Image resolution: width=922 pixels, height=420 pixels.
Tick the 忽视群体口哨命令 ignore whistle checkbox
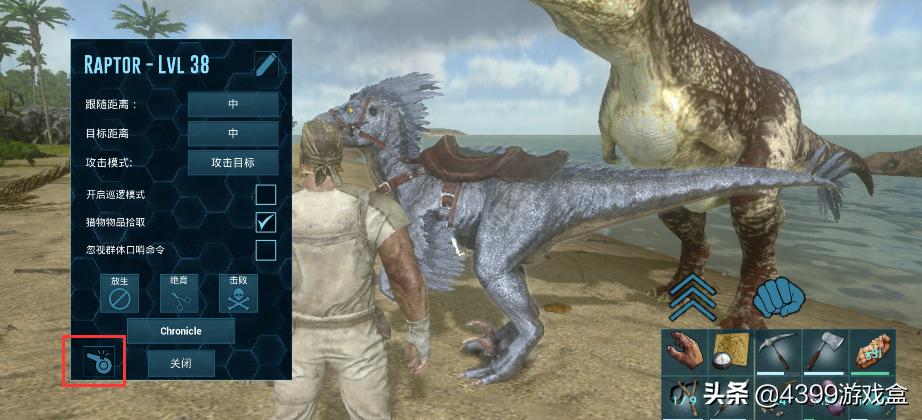(266, 250)
